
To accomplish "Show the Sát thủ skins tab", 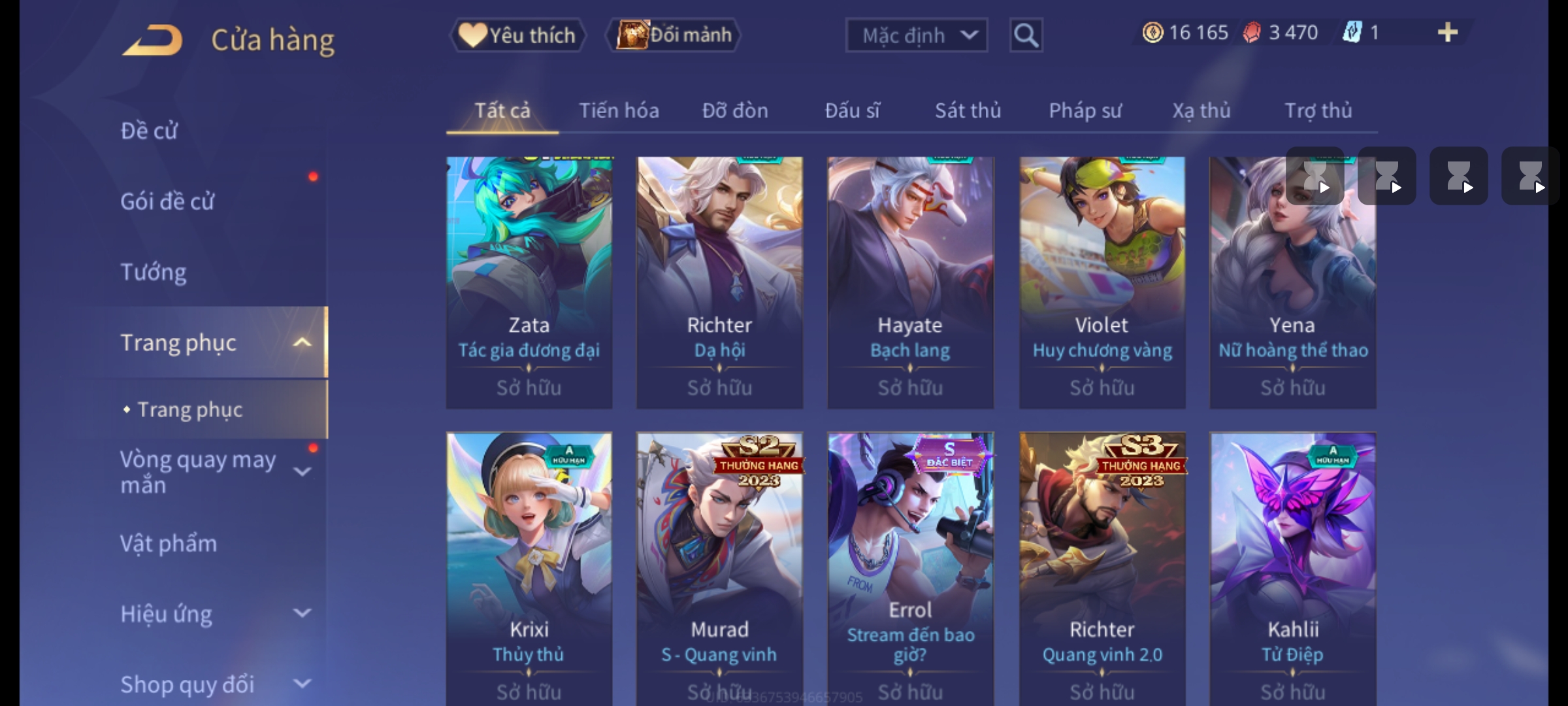I will click(968, 110).
